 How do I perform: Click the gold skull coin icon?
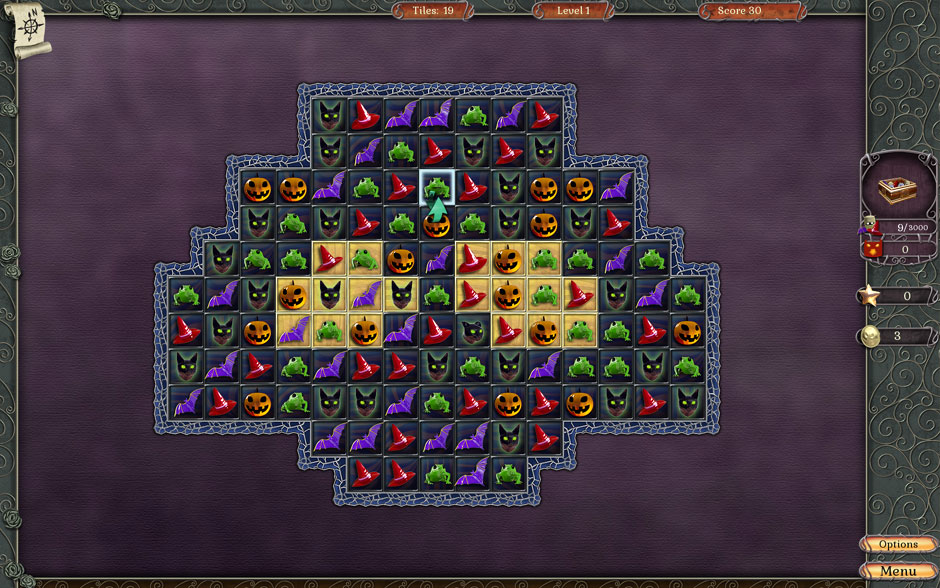pyautogui.click(x=868, y=336)
